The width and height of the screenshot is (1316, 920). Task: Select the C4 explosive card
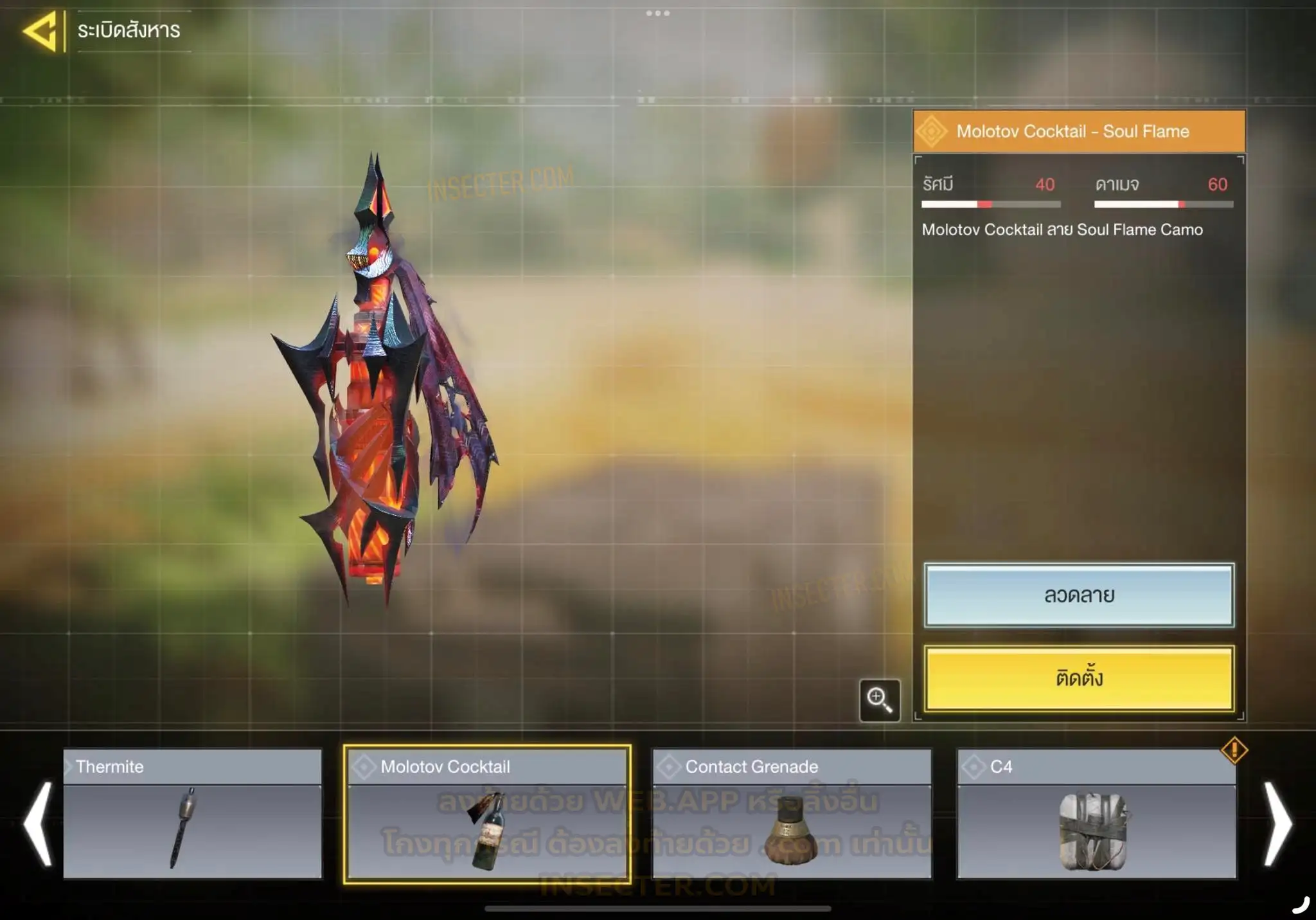(1096, 814)
